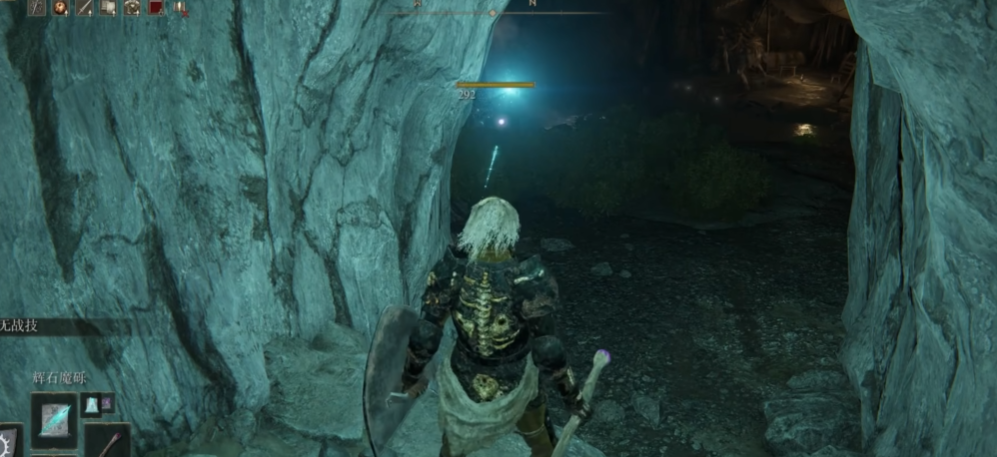
Task: Select the Glintstone Pebble spell slot
Action: tap(53, 421)
